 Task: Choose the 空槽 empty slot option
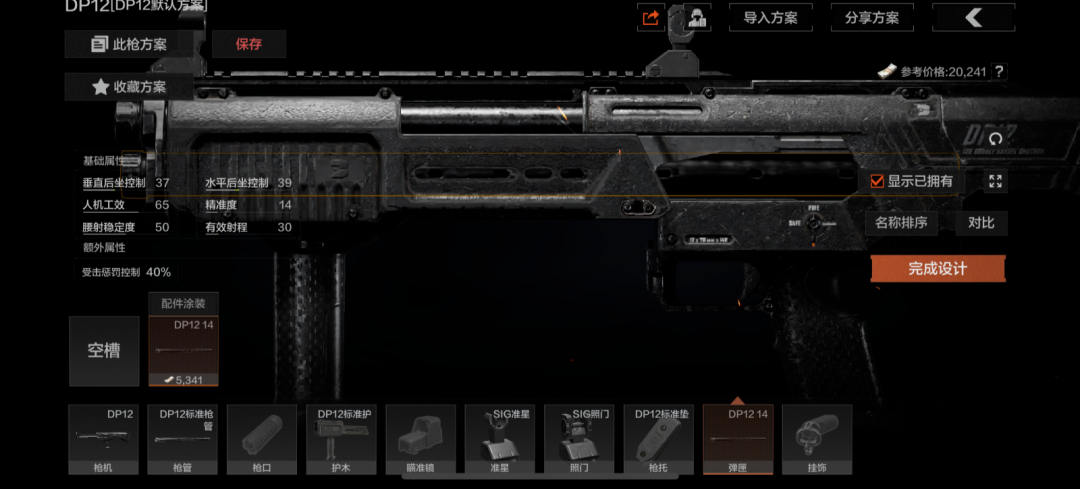(x=104, y=351)
